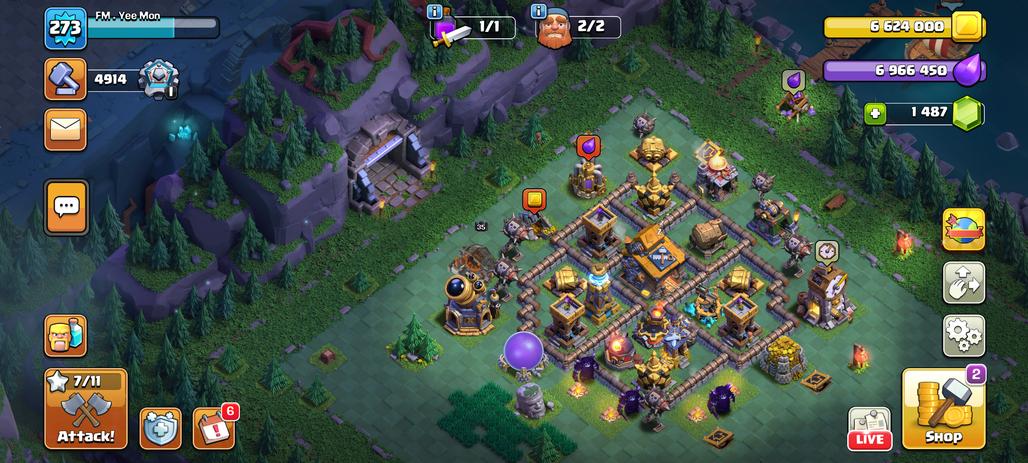1028x463 pixels.
Task: Buy gems with the green plus
Action: (876, 113)
